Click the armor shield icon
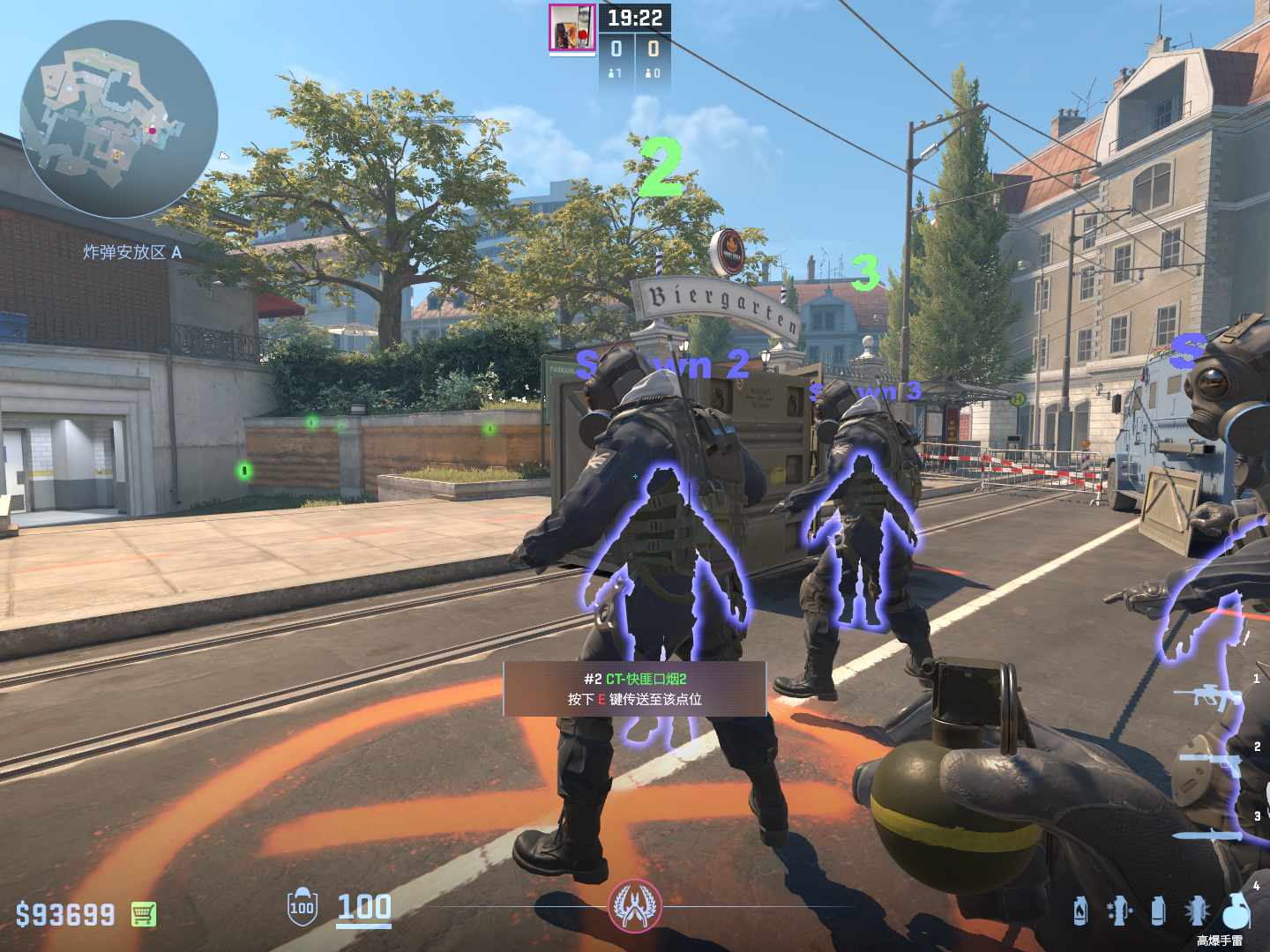The height and width of the screenshot is (952, 1270). click(302, 907)
